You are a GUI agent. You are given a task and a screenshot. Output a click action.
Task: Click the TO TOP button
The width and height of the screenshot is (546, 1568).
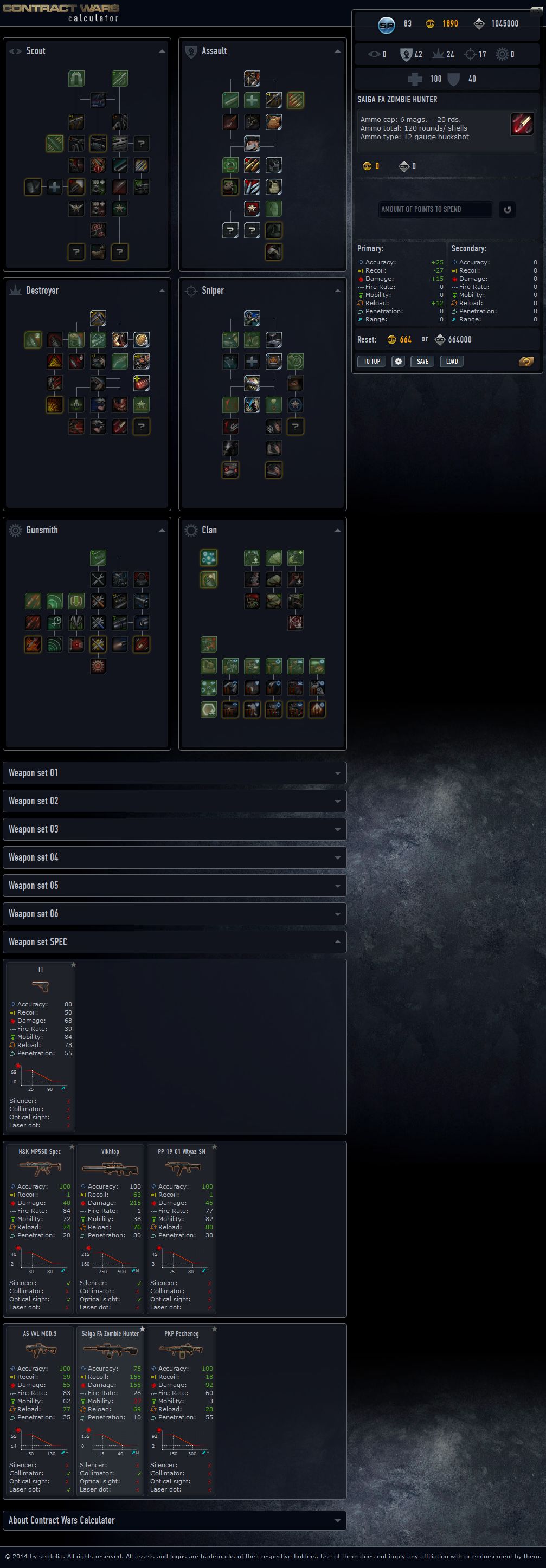pyautogui.click(x=371, y=361)
